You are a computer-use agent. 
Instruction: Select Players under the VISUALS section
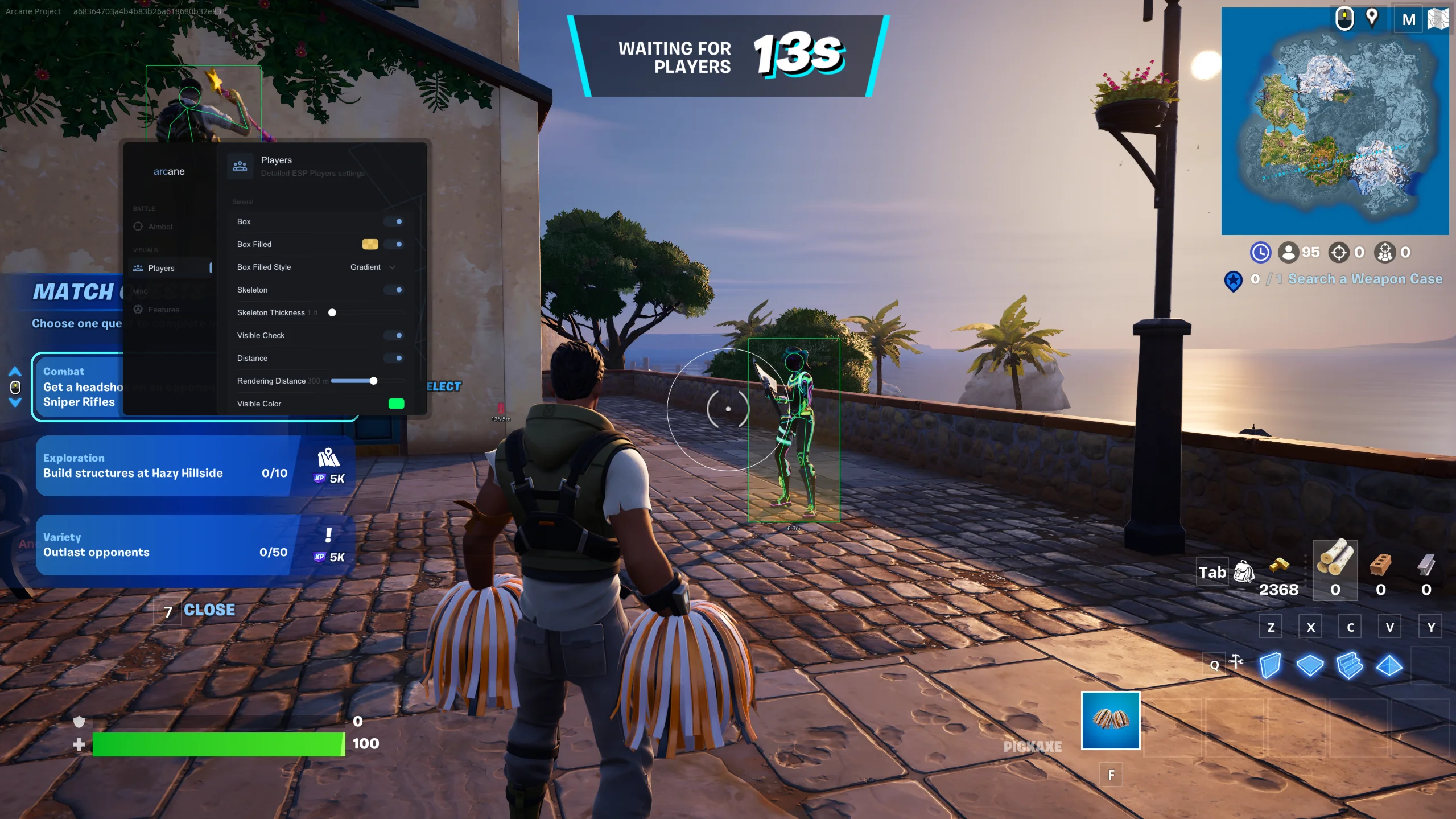pos(161,267)
